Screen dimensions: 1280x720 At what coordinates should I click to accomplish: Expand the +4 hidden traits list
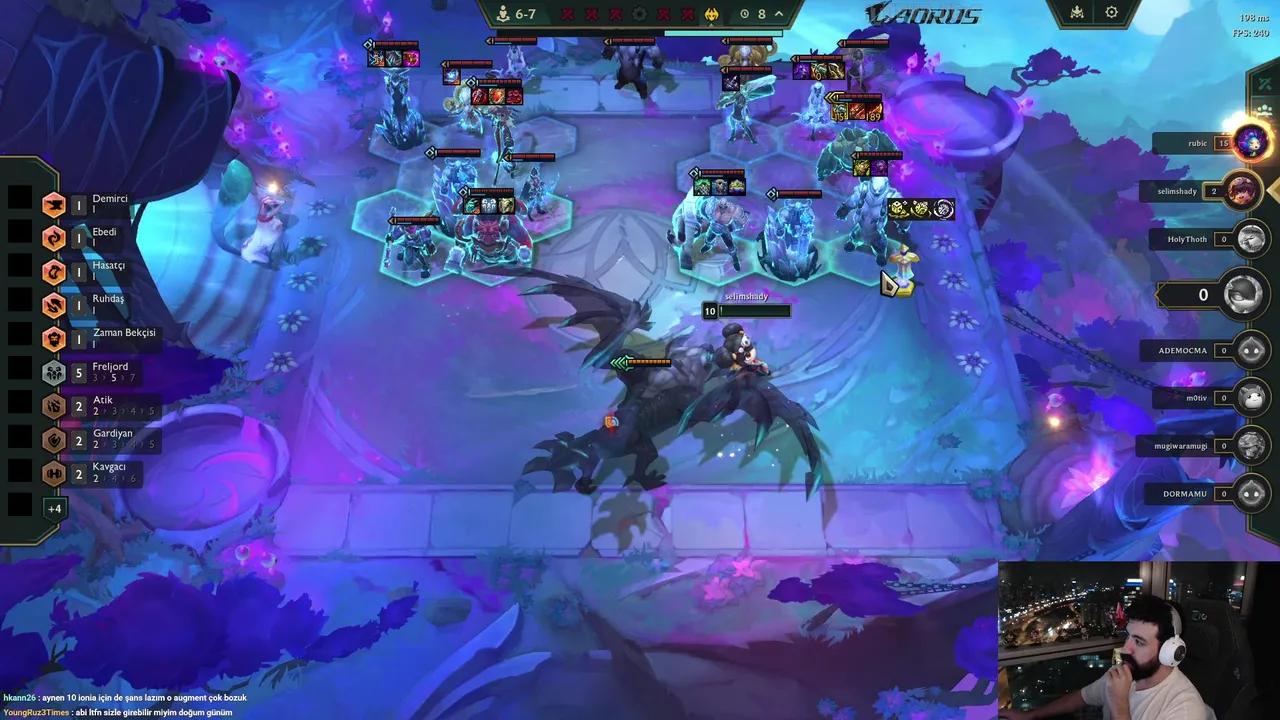click(x=56, y=508)
